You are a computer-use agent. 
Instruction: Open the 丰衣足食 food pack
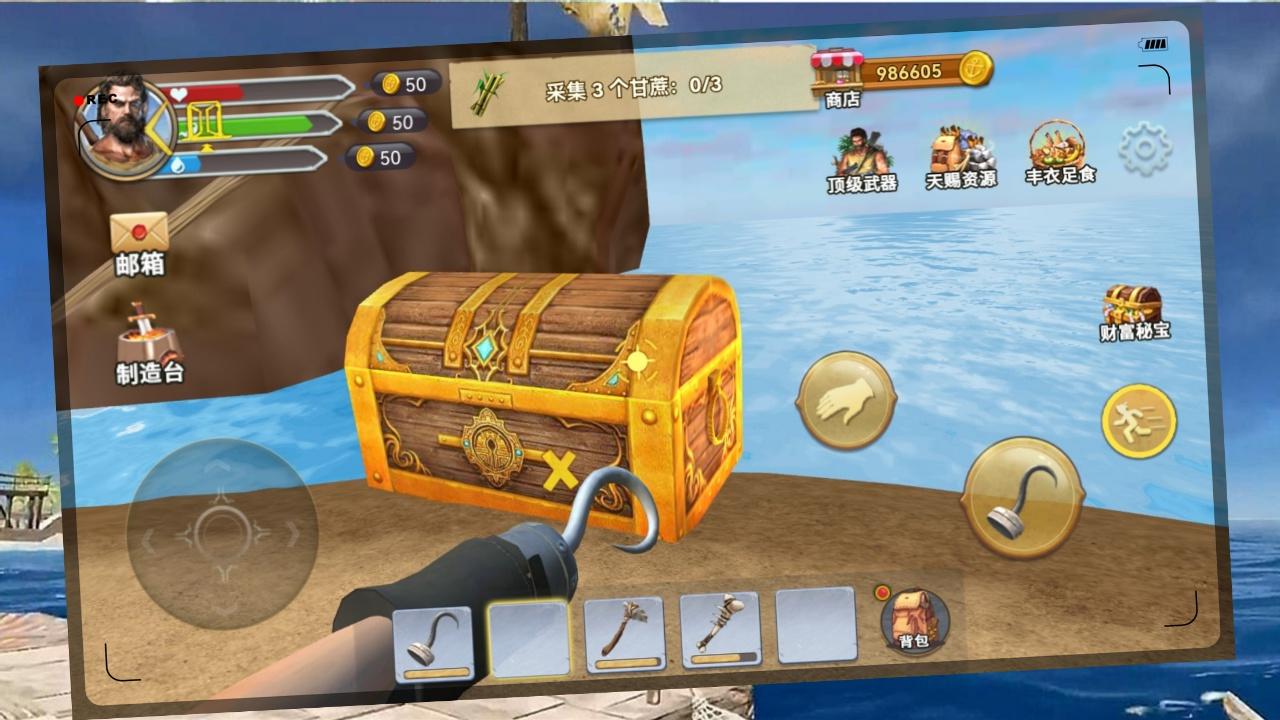coord(1059,153)
